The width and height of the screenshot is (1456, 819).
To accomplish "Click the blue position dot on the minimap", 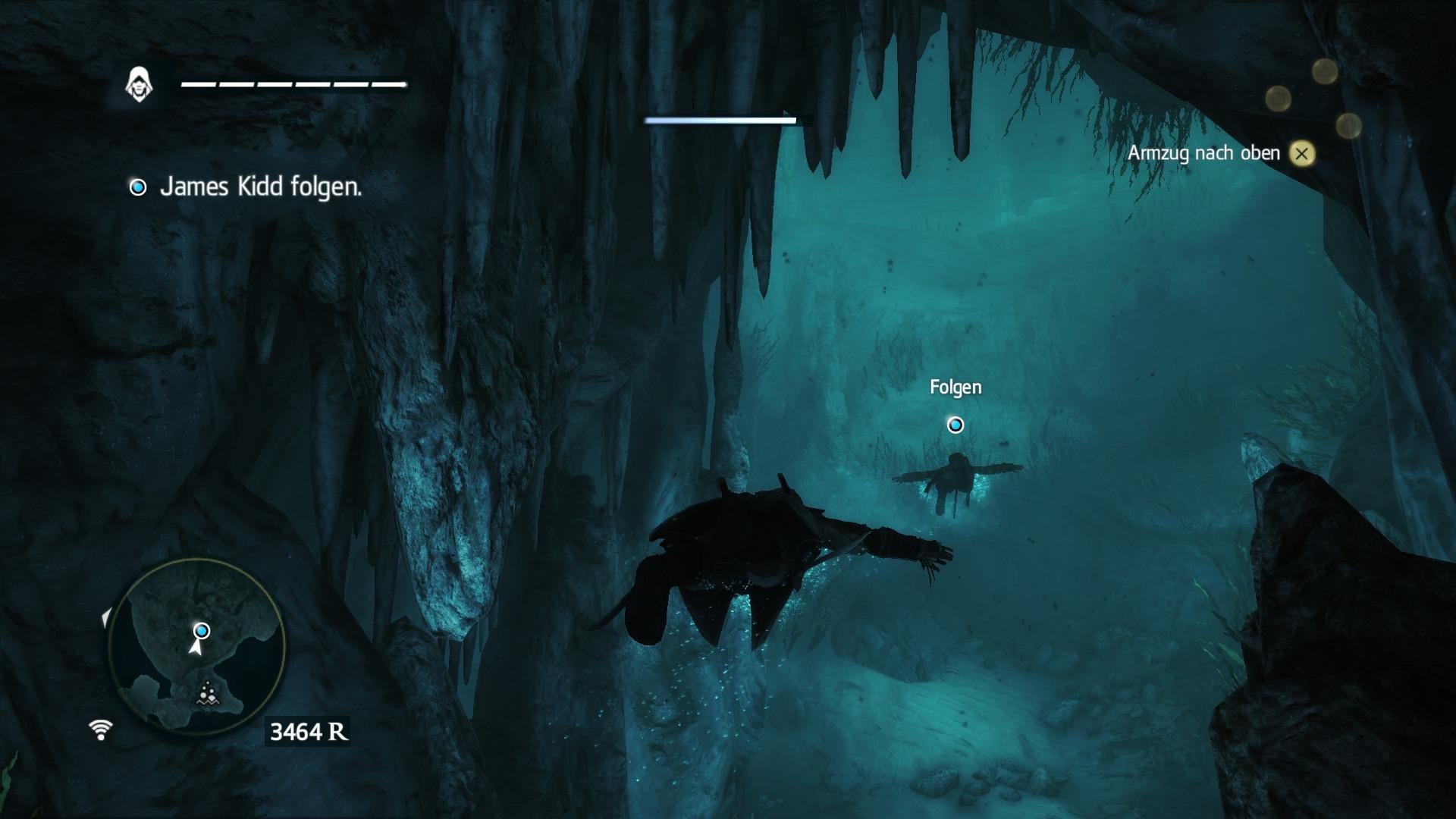I will pyautogui.click(x=201, y=630).
